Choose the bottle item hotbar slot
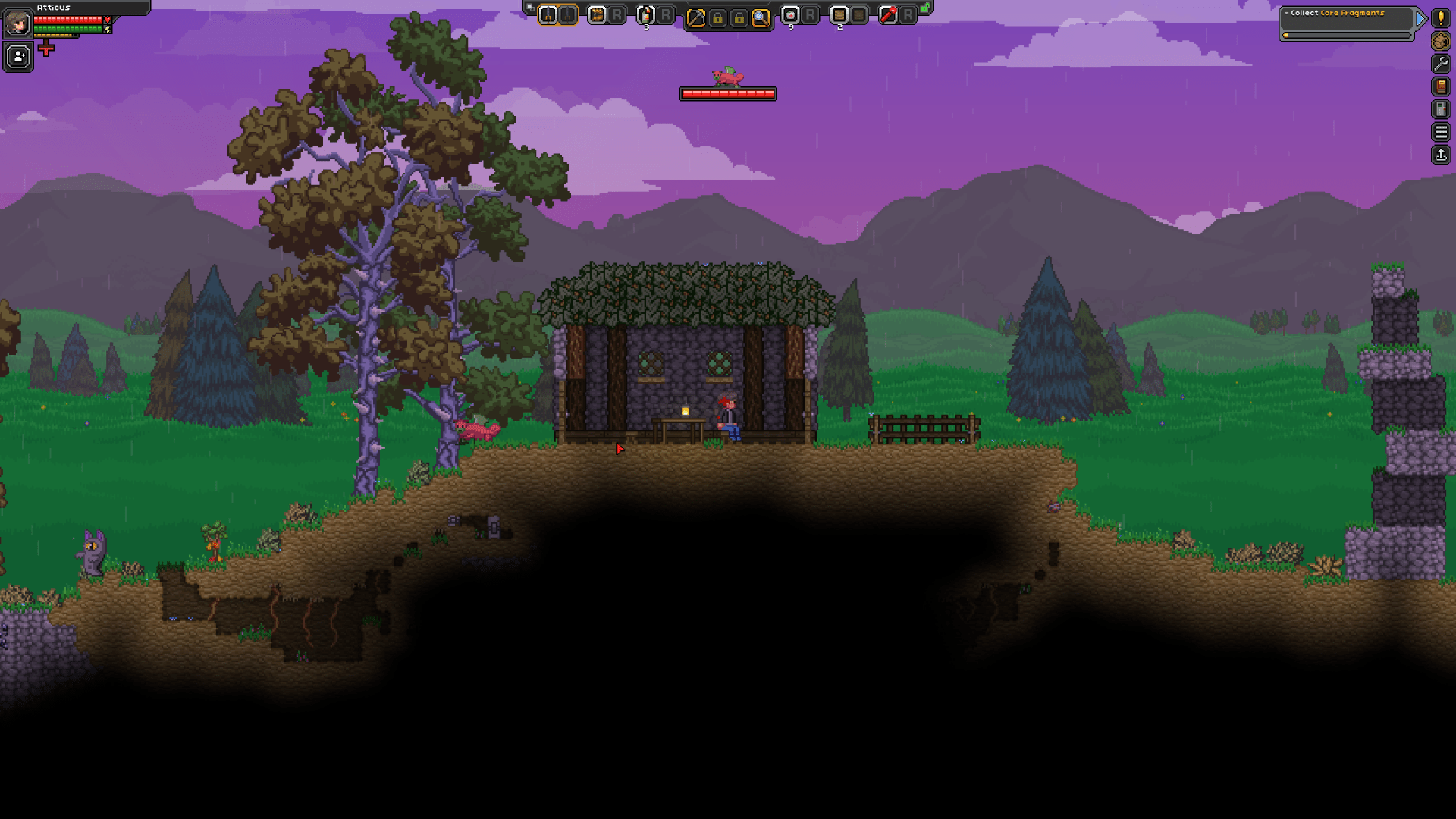Screen dimensions: 1456x819 pyautogui.click(x=646, y=14)
